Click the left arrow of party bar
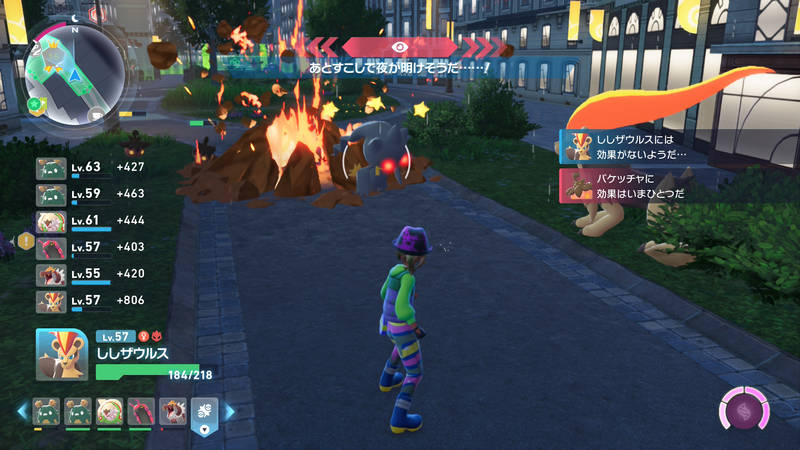Screen dimensions: 800x450 [22, 412]
